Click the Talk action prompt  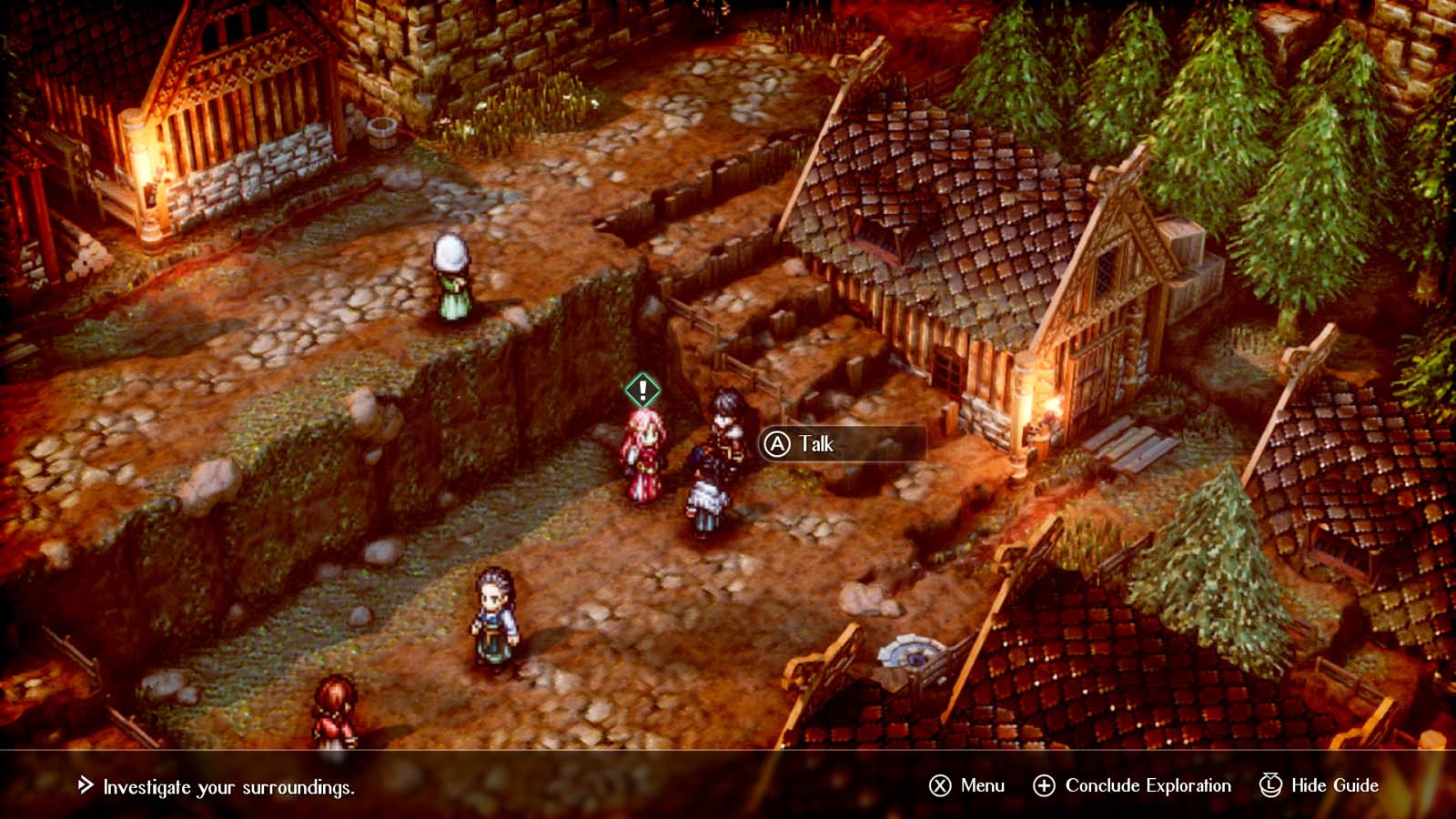tap(814, 445)
